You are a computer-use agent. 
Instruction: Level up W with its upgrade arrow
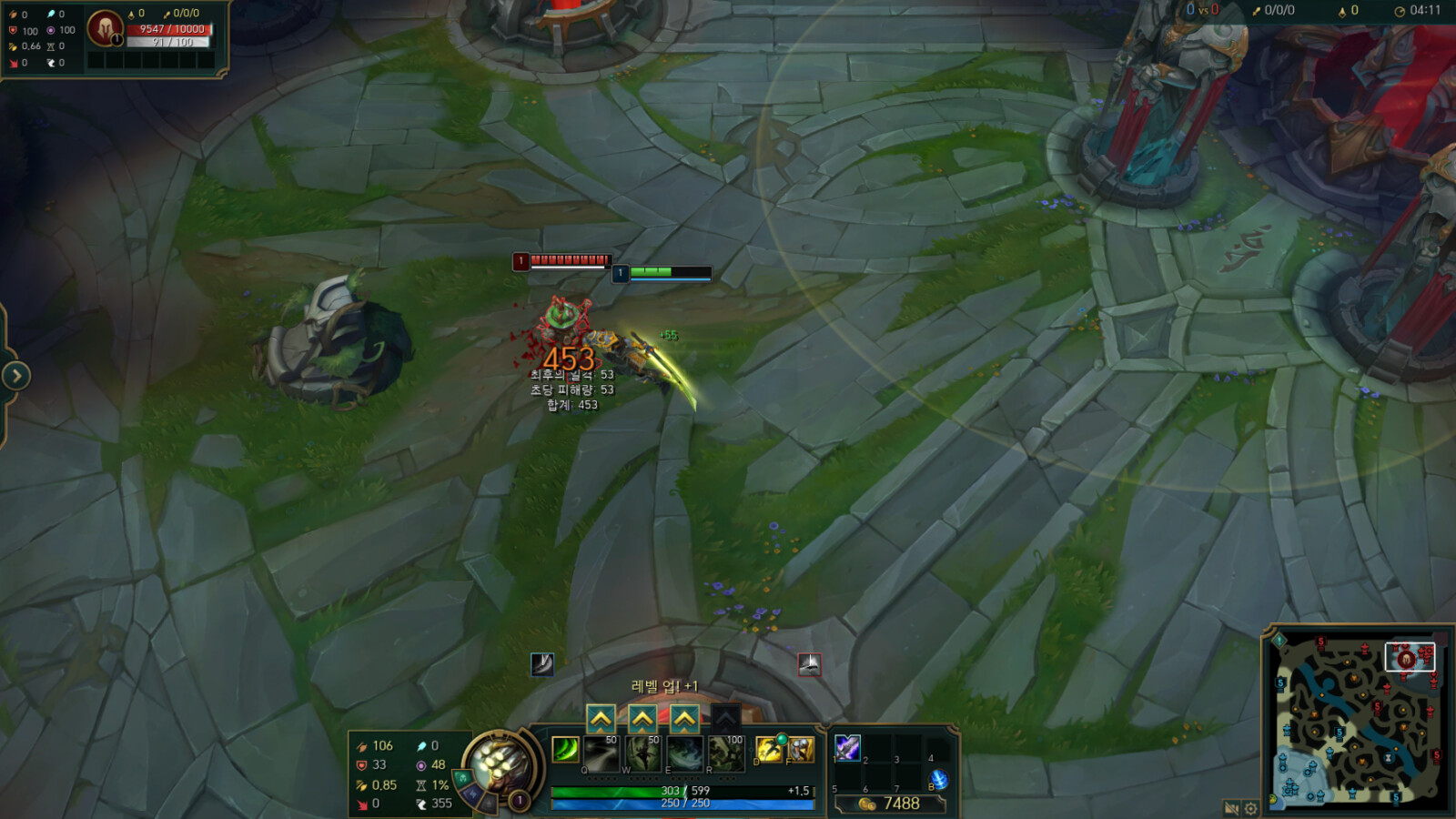643,719
